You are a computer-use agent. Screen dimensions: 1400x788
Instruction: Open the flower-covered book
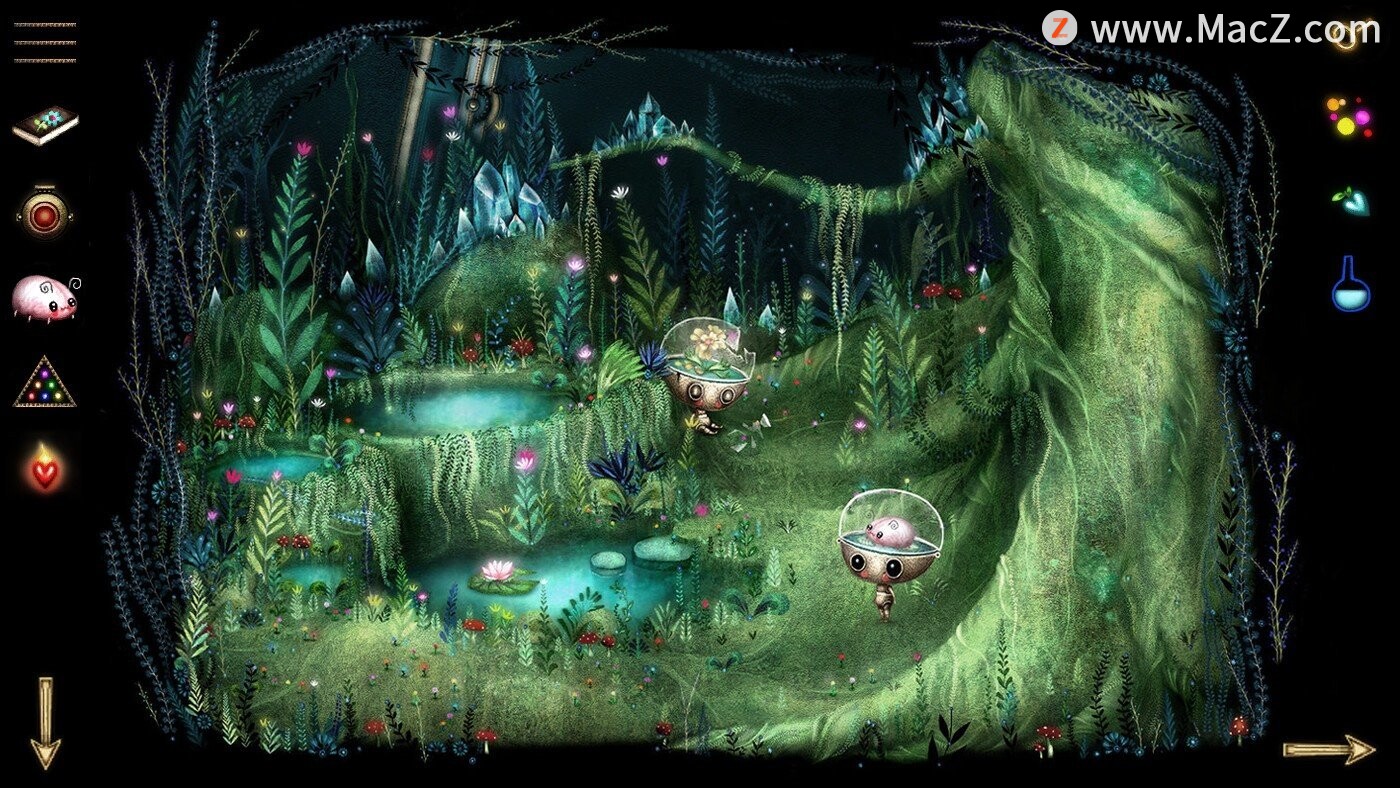pyautogui.click(x=45, y=125)
